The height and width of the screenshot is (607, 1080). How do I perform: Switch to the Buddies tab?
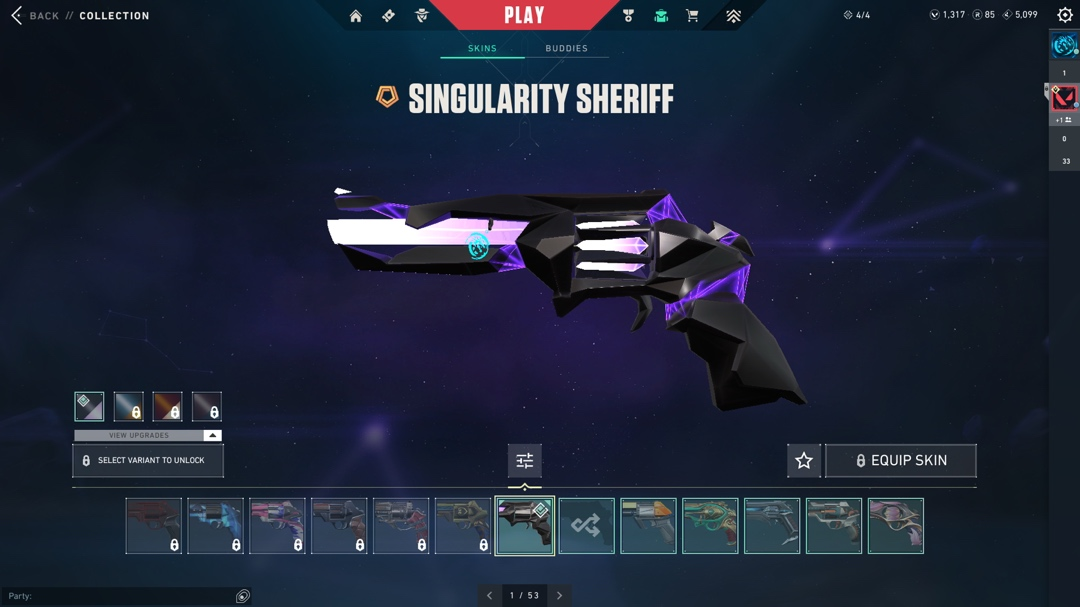tap(566, 49)
